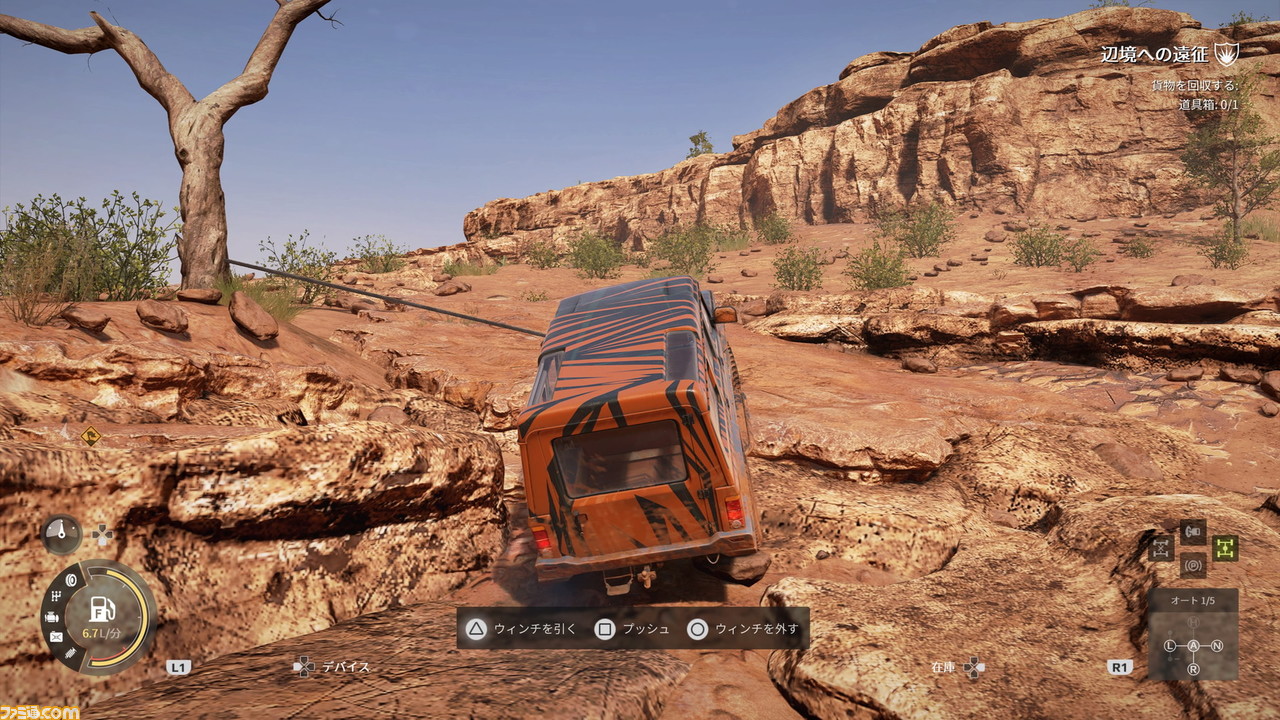This screenshot has width=1280, height=720.
Task: Select the winch icon above the parking brake
Action: tap(1193, 531)
